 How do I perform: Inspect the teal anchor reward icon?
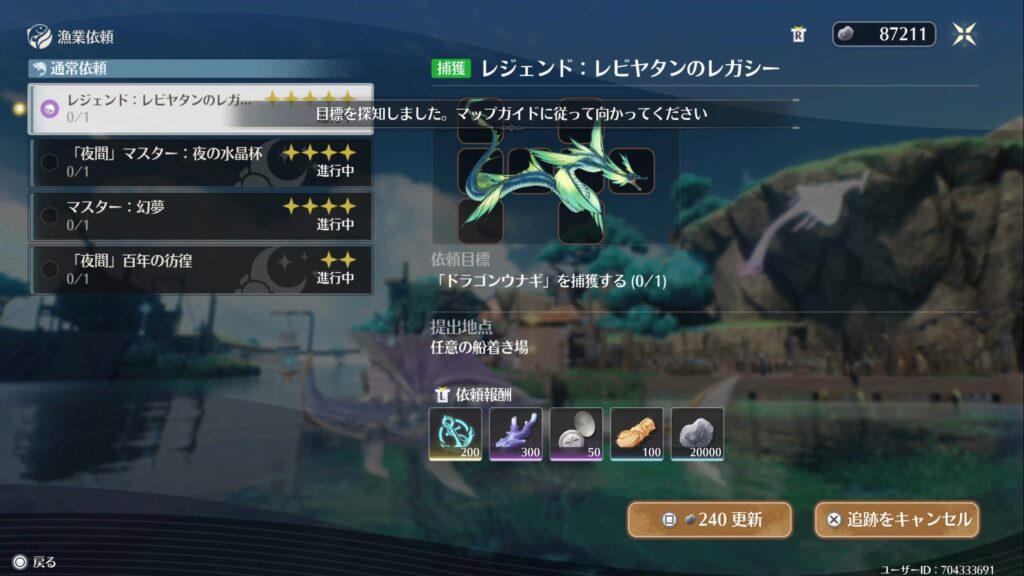[455, 434]
